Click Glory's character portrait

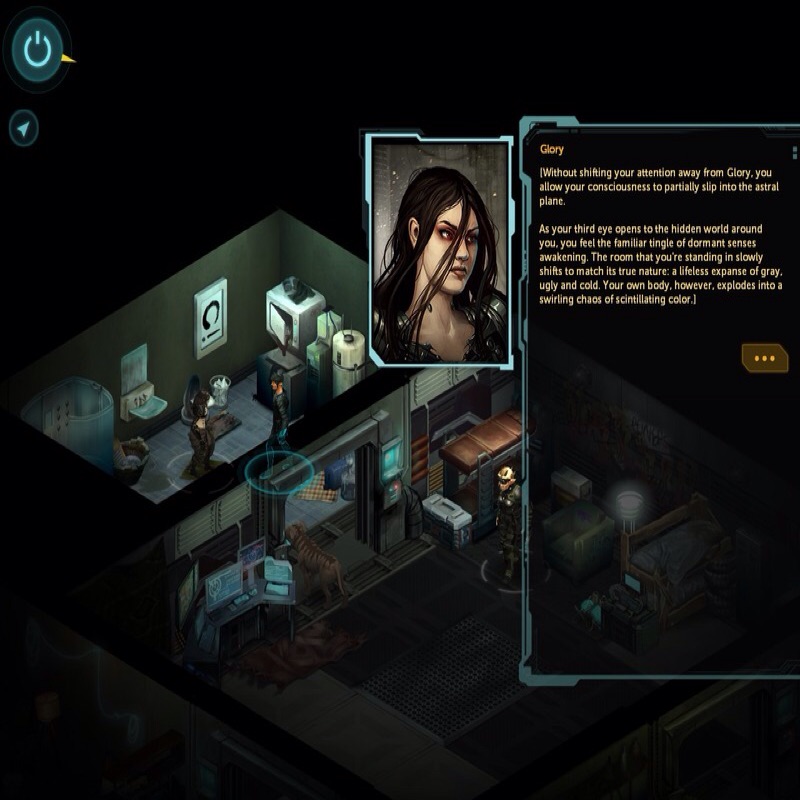(441, 250)
